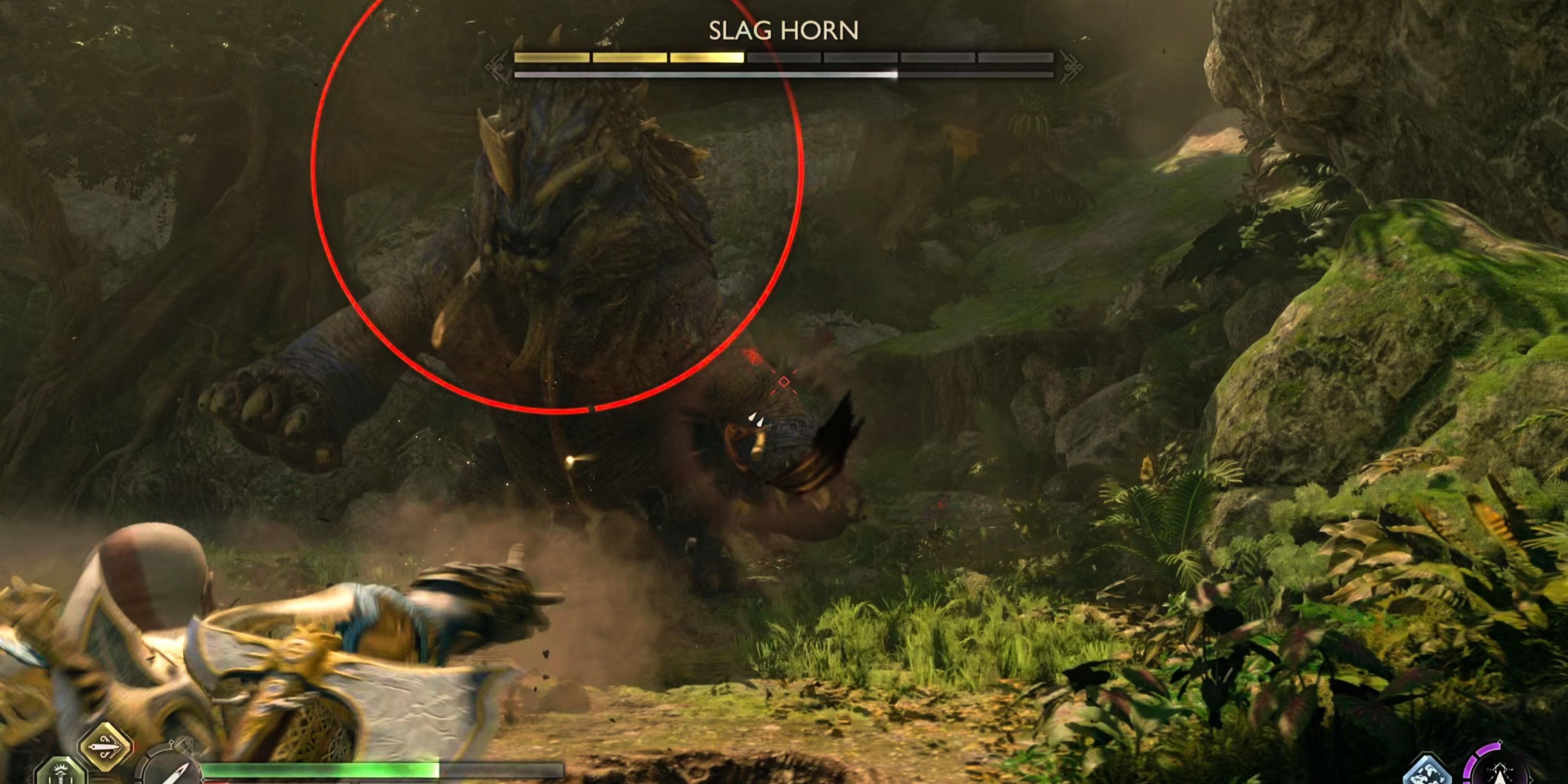Image resolution: width=1568 pixels, height=784 pixels.
Task: Expand the first segment of Slag Horn's health bar
Action: click(551, 58)
